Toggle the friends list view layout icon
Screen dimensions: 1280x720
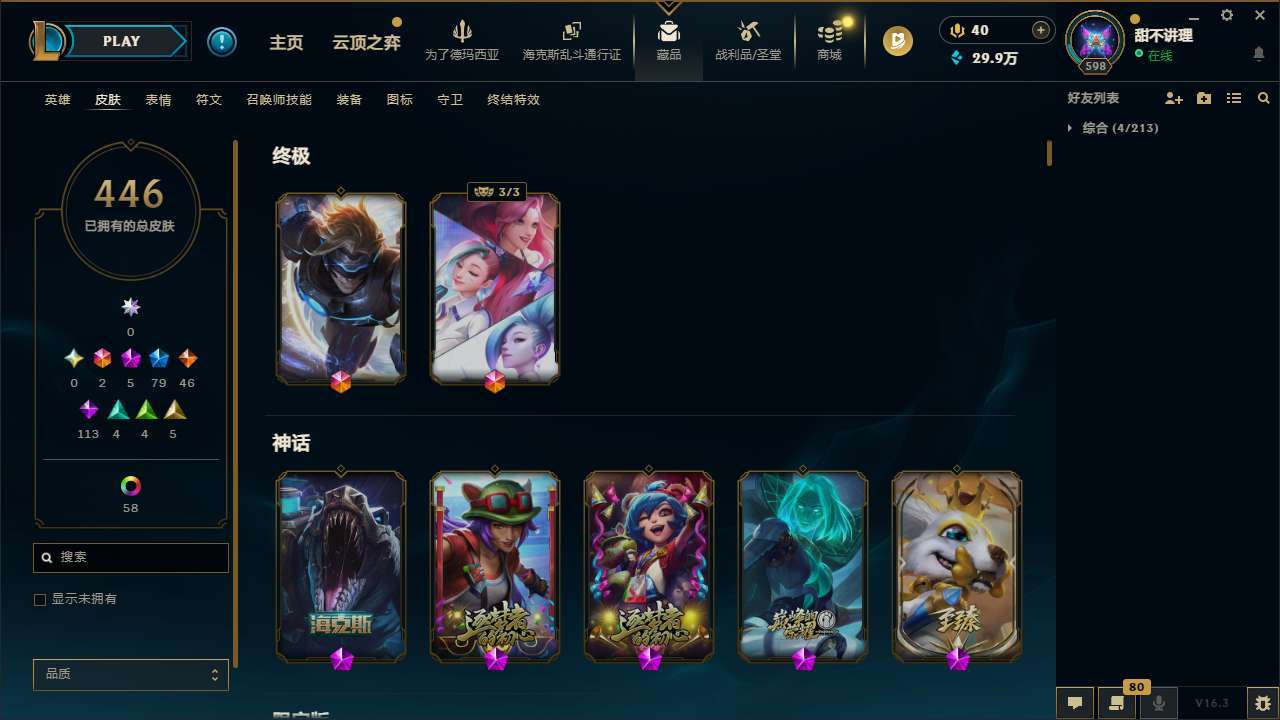point(1234,97)
